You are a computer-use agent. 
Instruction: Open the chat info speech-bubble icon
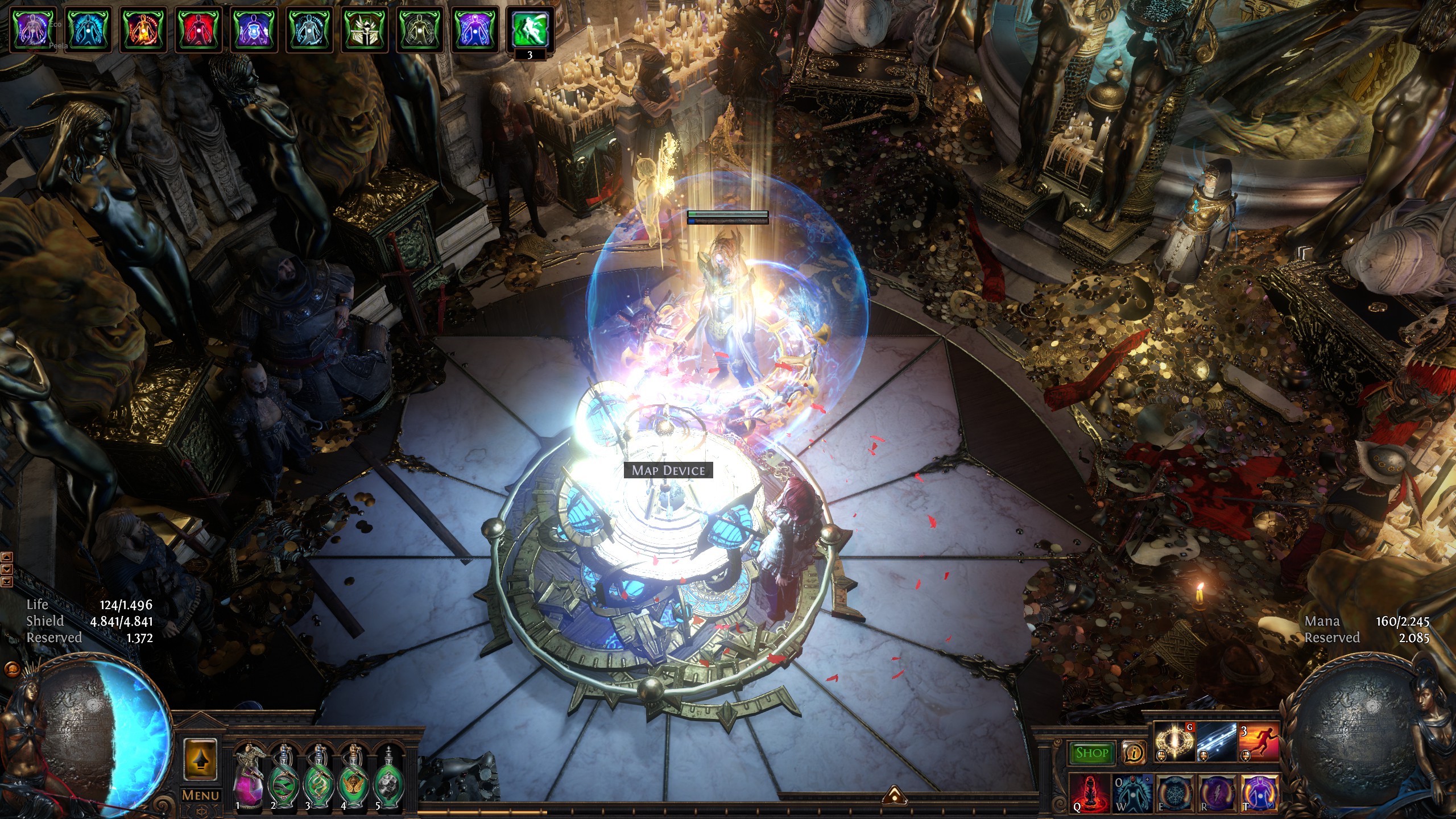coord(1134,753)
